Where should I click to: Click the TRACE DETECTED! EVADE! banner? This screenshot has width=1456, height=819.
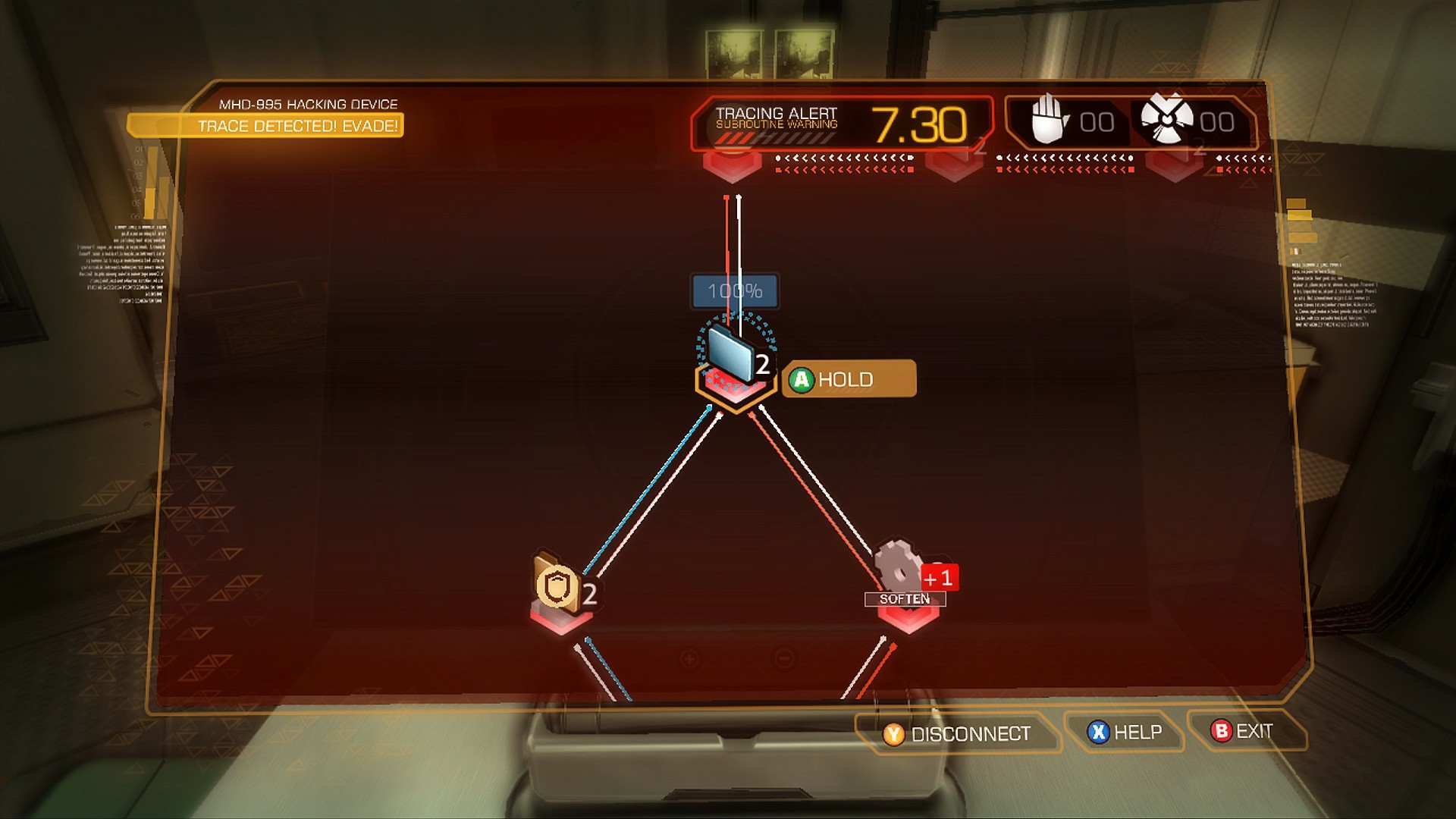pos(297,127)
